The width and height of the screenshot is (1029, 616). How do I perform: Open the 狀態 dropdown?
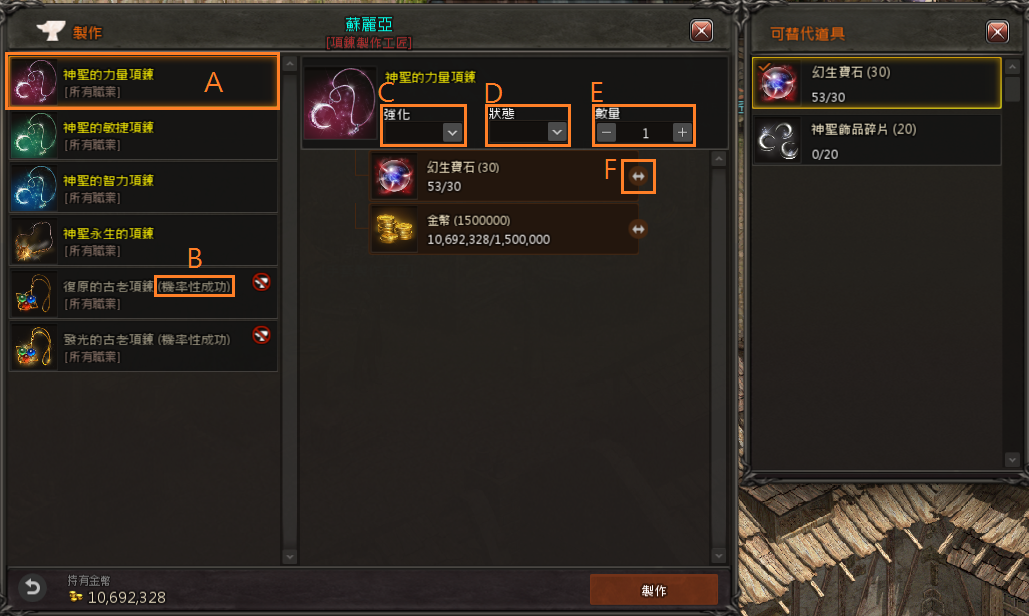(557, 132)
